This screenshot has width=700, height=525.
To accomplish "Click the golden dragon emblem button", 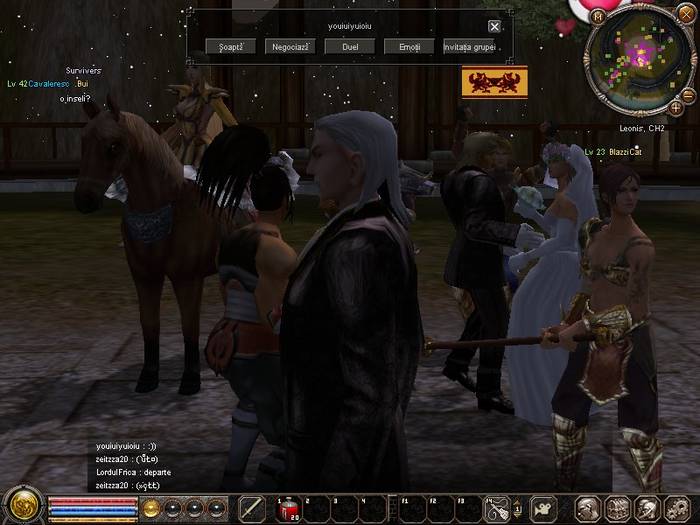I will point(21,505).
